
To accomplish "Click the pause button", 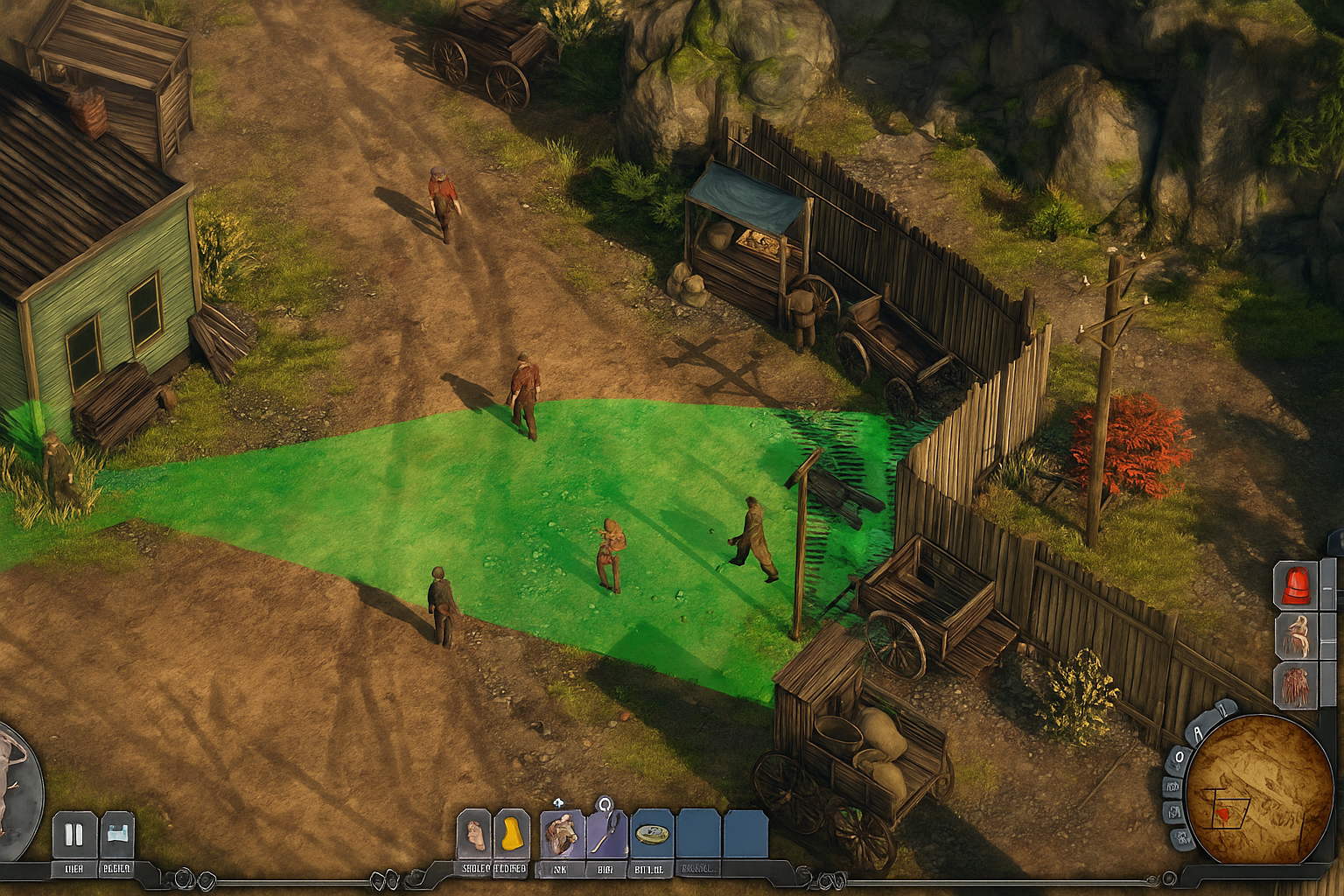I will pyautogui.click(x=74, y=835).
